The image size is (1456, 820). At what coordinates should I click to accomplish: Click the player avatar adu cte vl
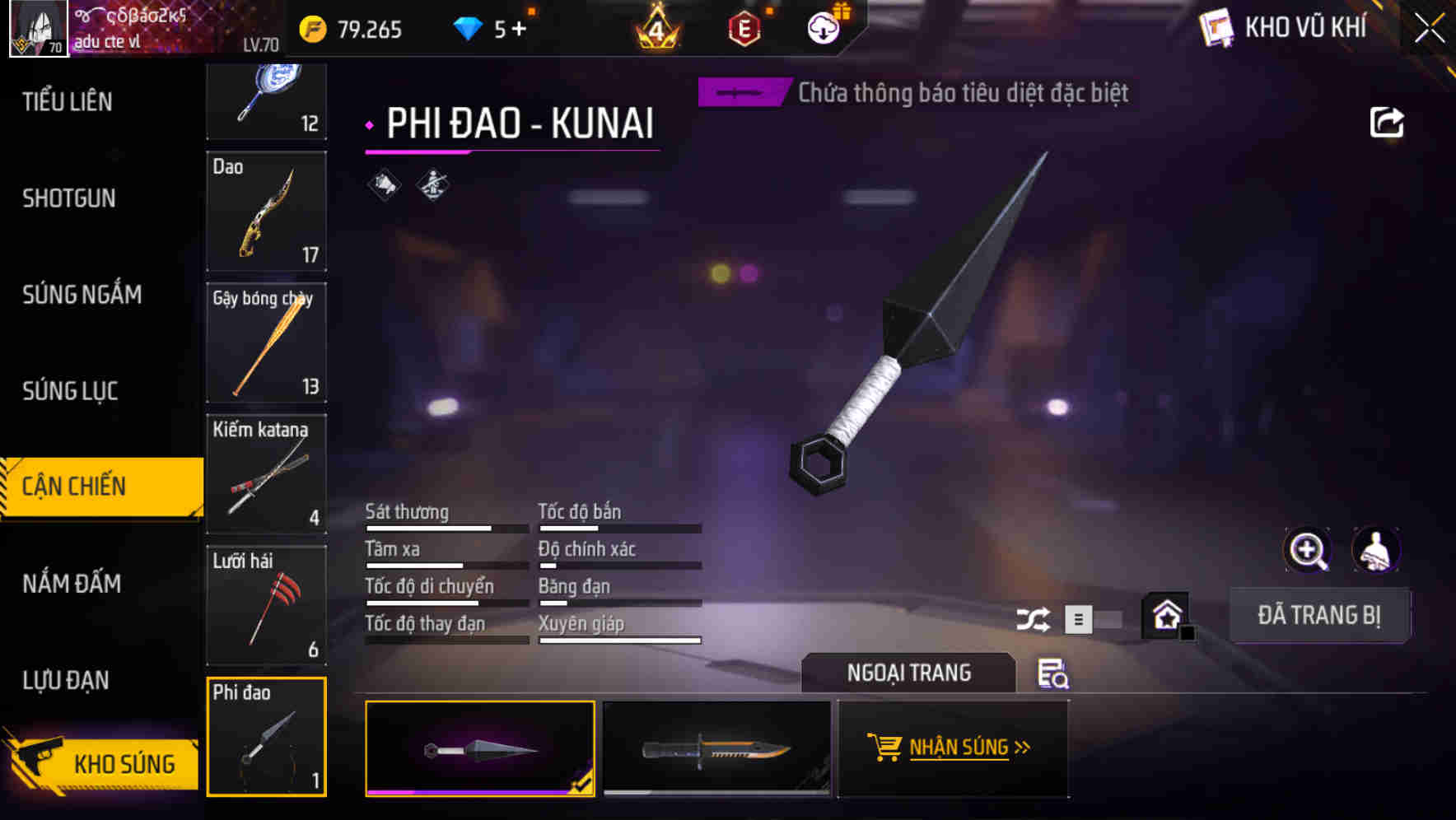point(37,26)
